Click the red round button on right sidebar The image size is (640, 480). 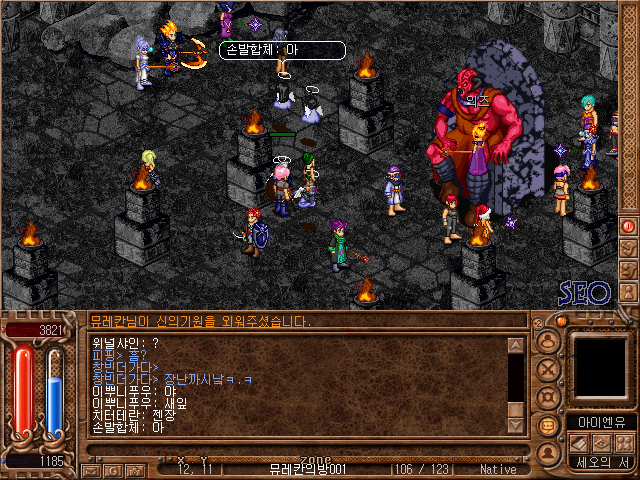click(x=629, y=226)
